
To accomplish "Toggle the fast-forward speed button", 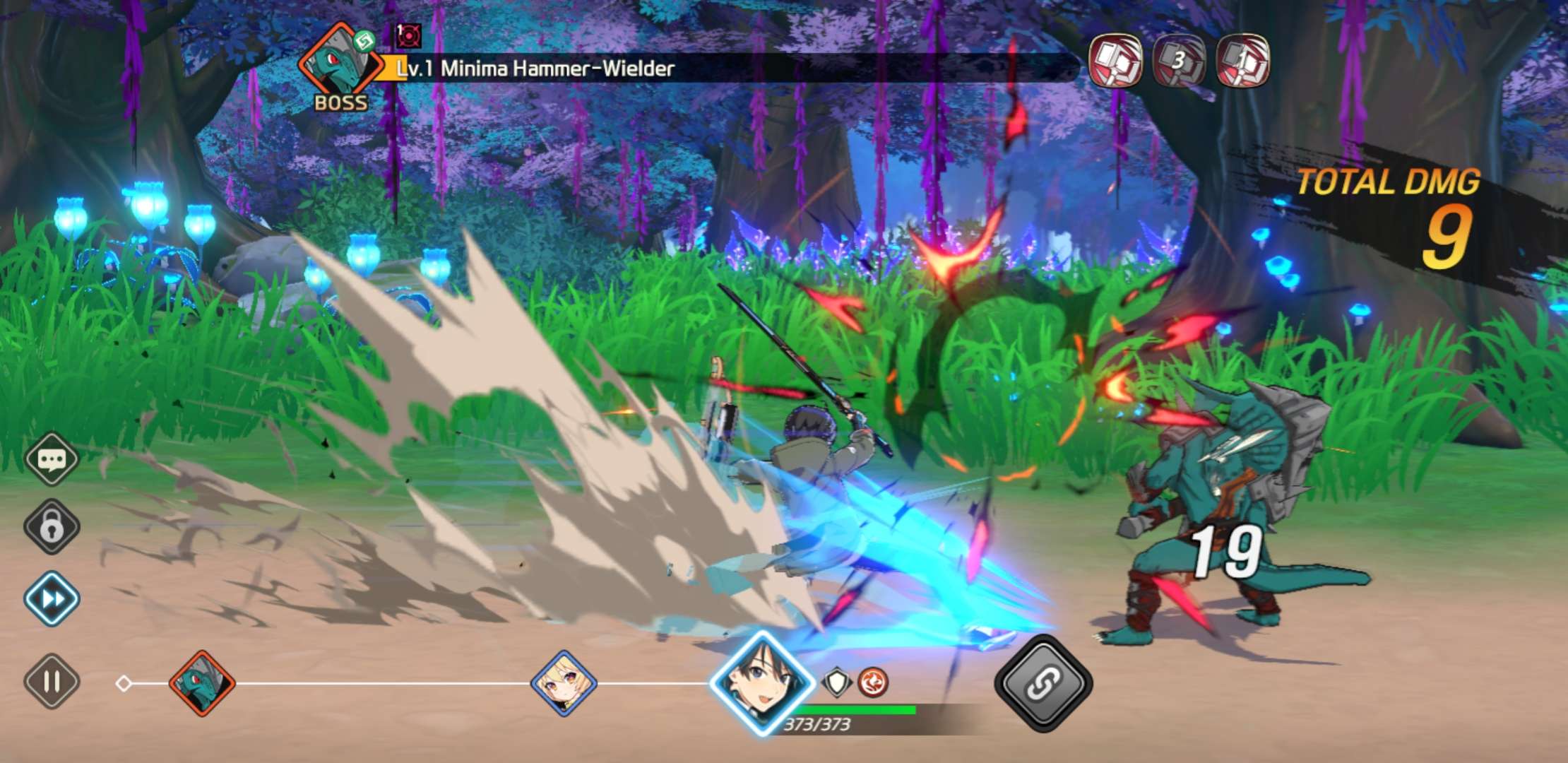I will coord(52,599).
